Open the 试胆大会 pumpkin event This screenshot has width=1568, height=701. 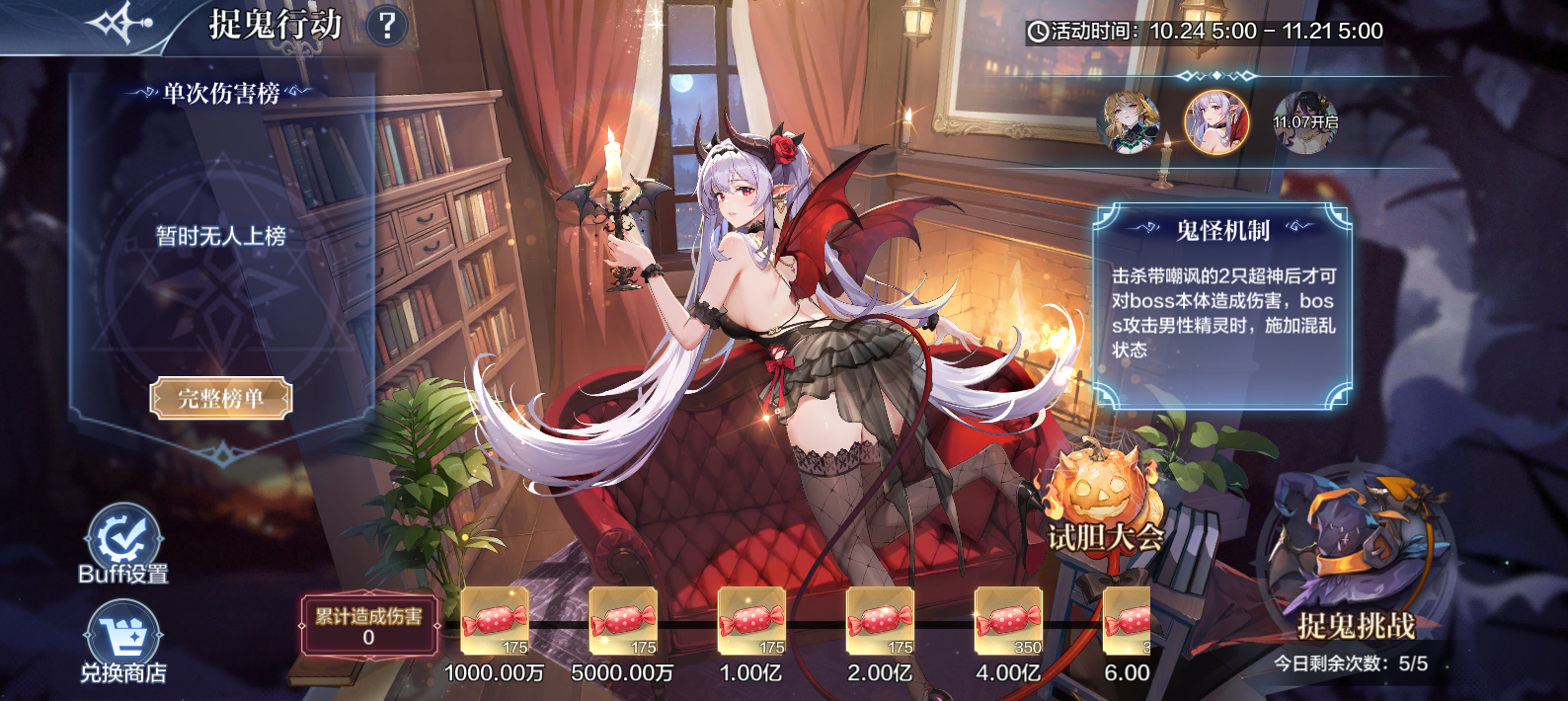coord(1101,502)
